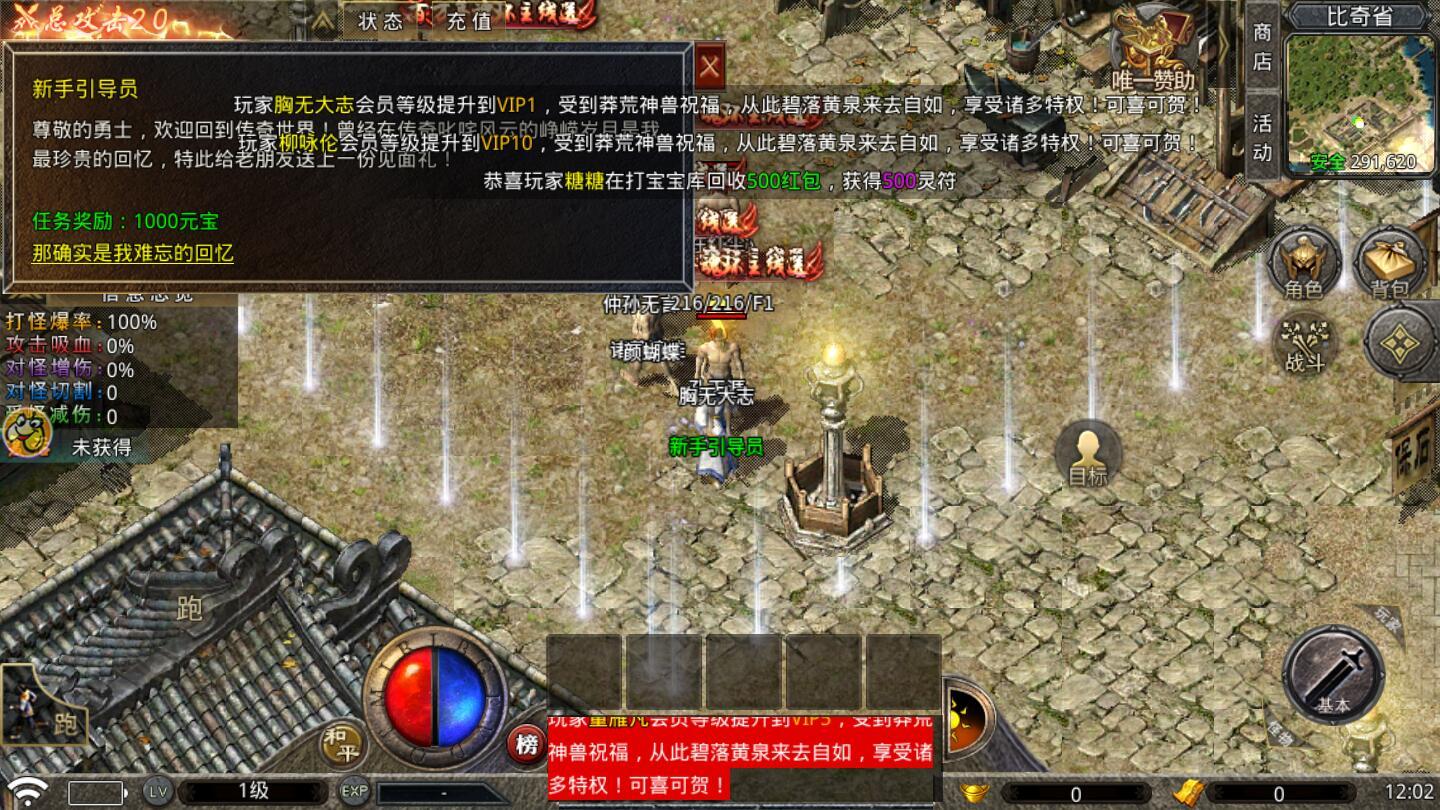The width and height of the screenshot is (1440, 810).
Task: Toggle the day-night sun orb indicator
Action: click(959, 716)
